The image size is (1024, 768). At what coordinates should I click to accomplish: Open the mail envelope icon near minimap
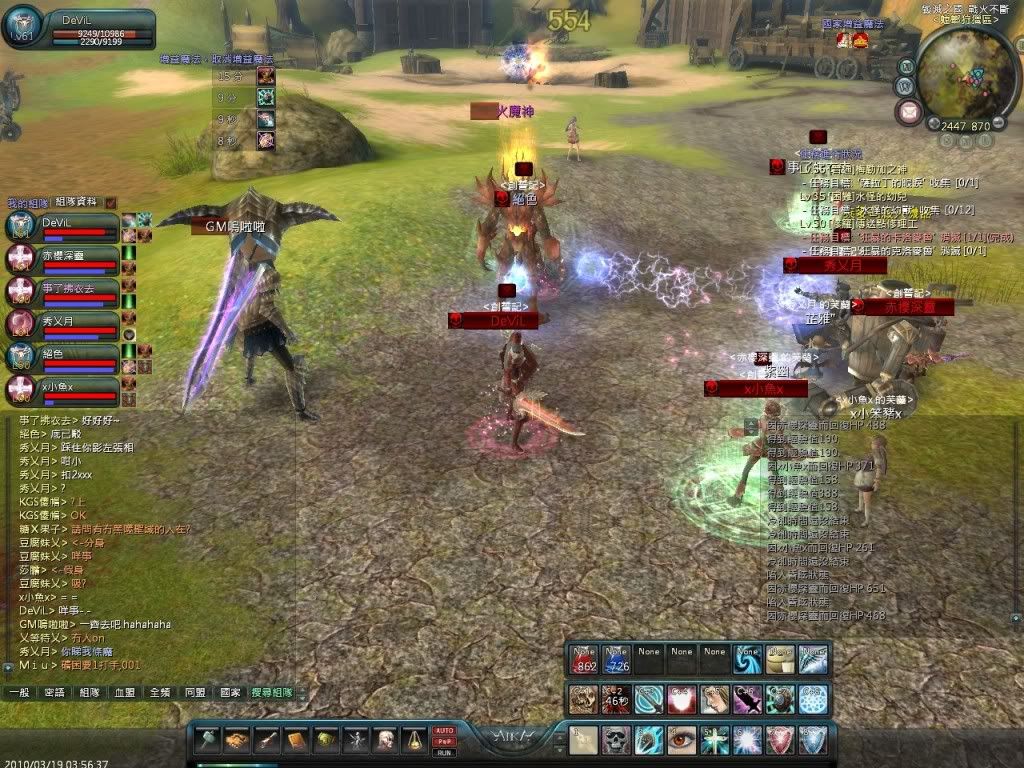pos(909,112)
